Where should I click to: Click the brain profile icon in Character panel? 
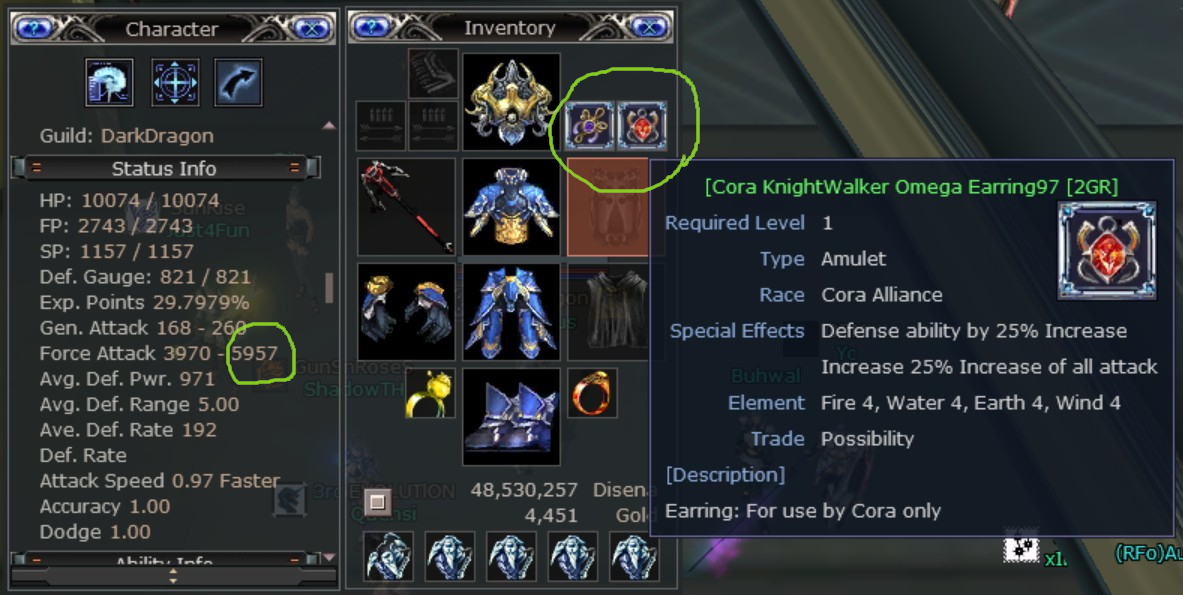coord(110,83)
